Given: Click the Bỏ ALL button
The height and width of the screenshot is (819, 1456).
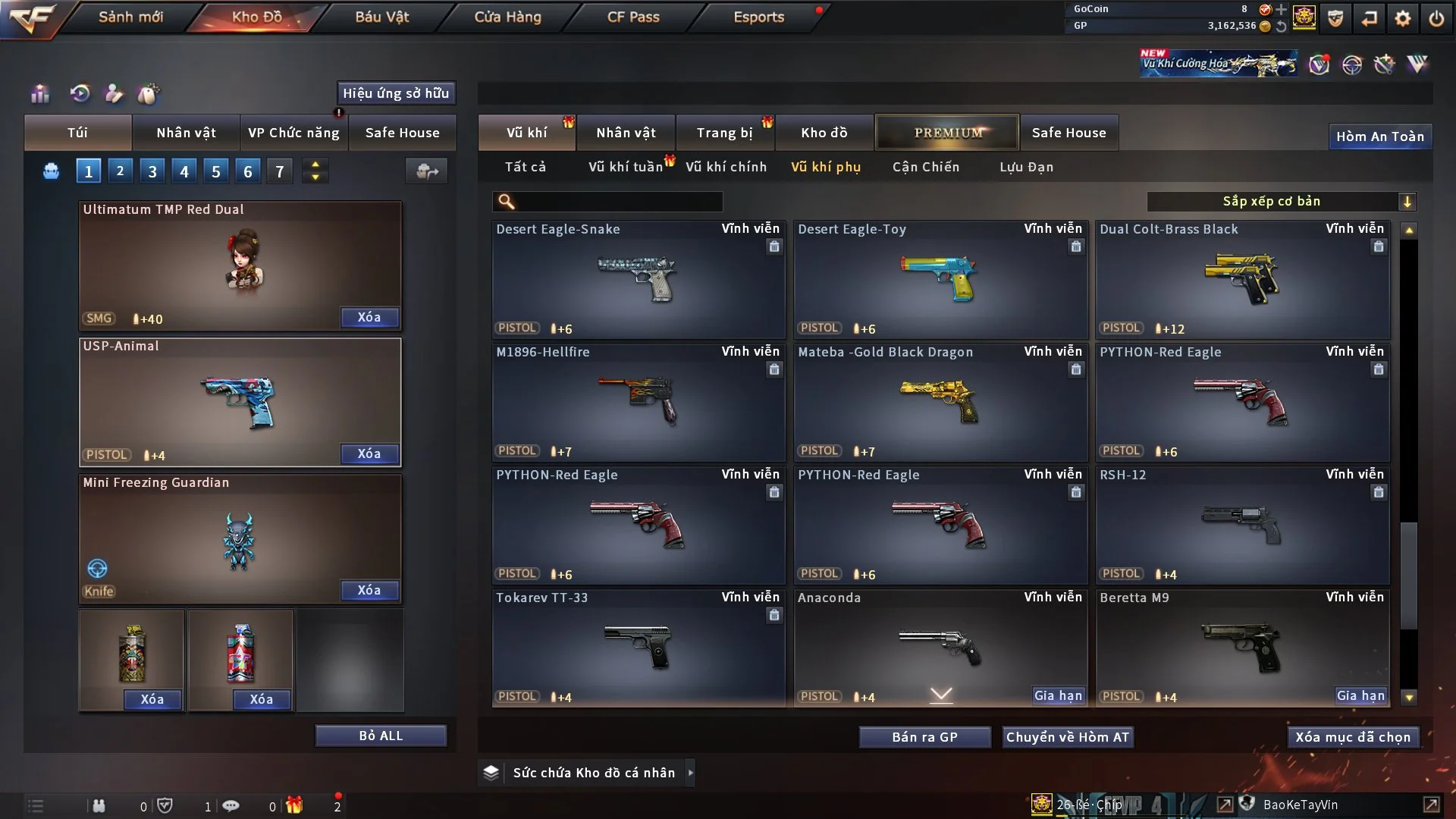Looking at the screenshot, I should click(x=381, y=736).
